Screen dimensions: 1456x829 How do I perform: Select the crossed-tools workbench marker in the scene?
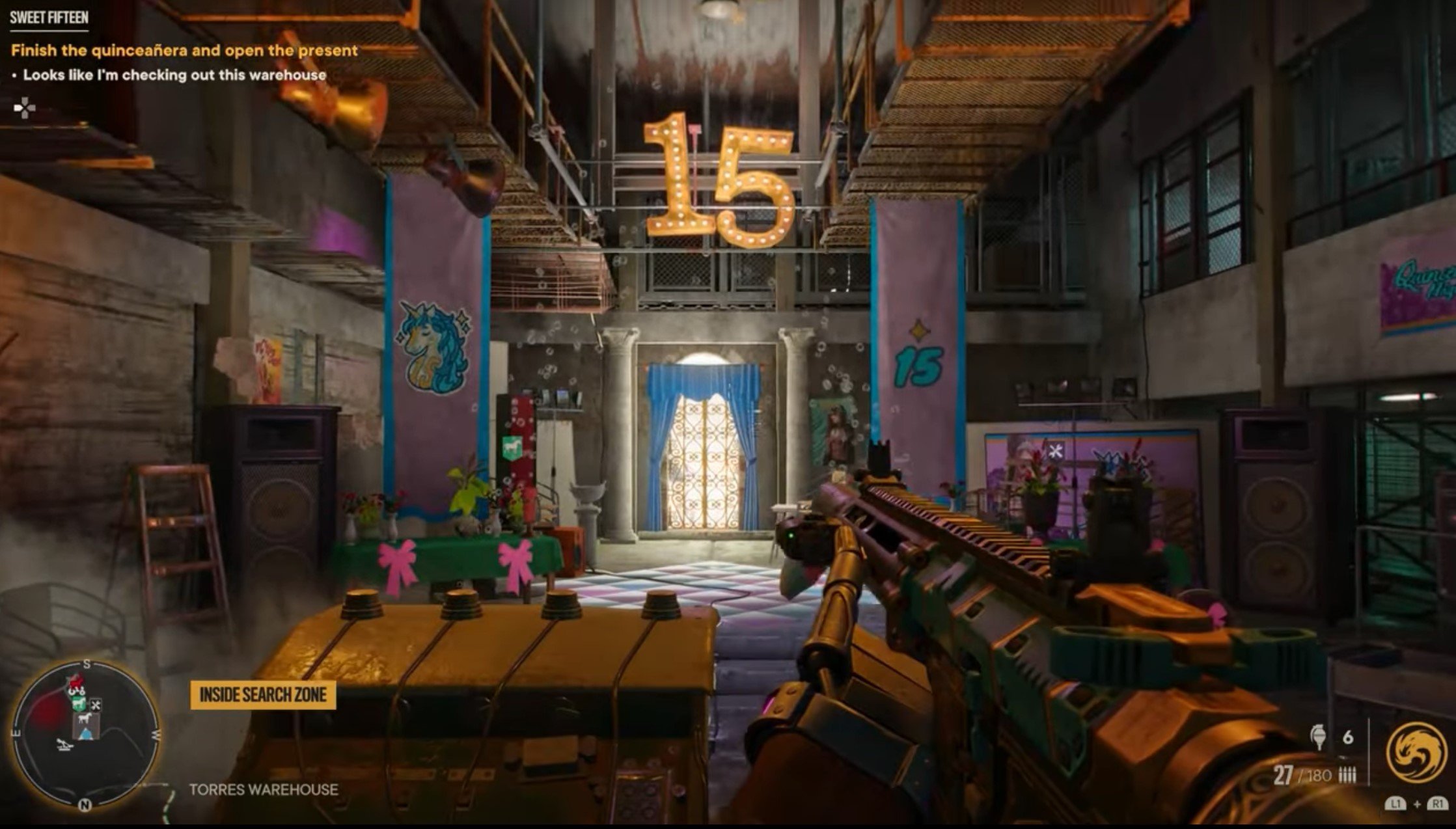click(x=1055, y=450)
